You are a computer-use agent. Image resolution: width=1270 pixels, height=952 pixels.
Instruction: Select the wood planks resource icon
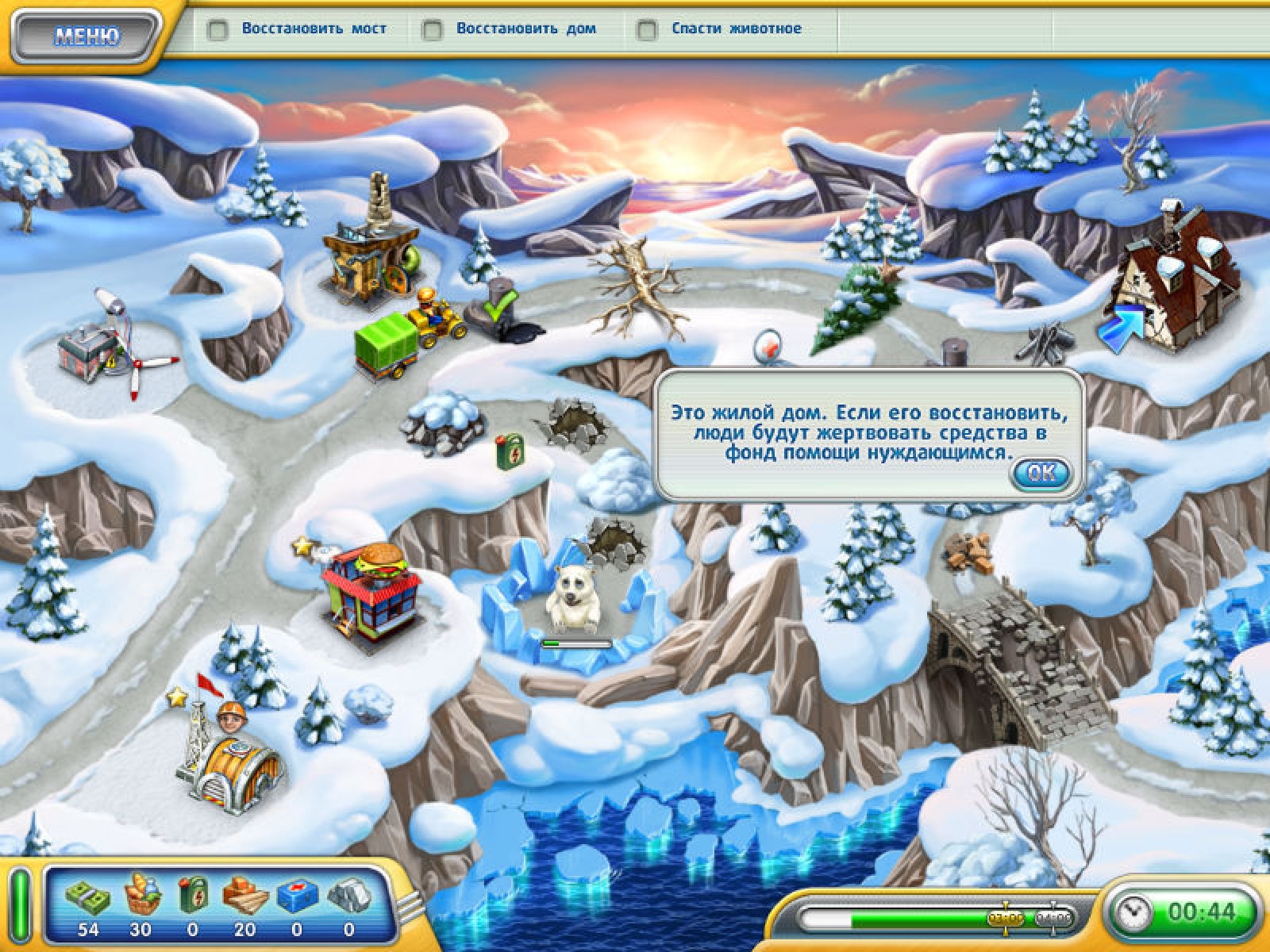[x=244, y=897]
